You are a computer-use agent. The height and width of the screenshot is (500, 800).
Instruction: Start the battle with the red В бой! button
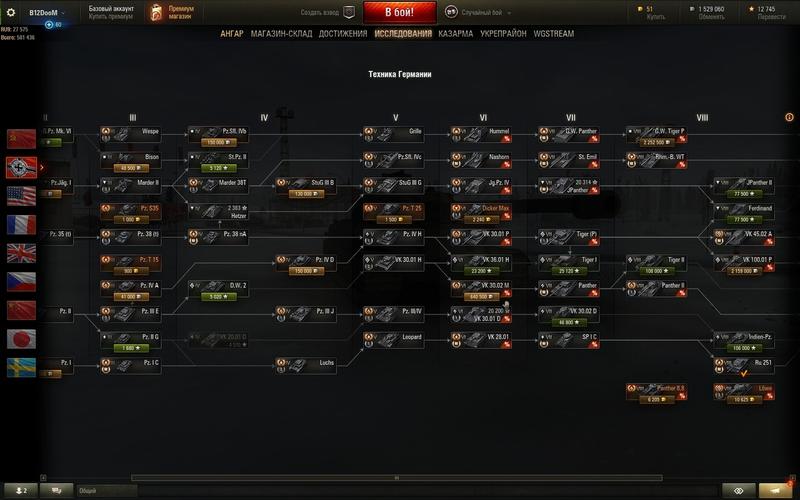click(399, 12)
